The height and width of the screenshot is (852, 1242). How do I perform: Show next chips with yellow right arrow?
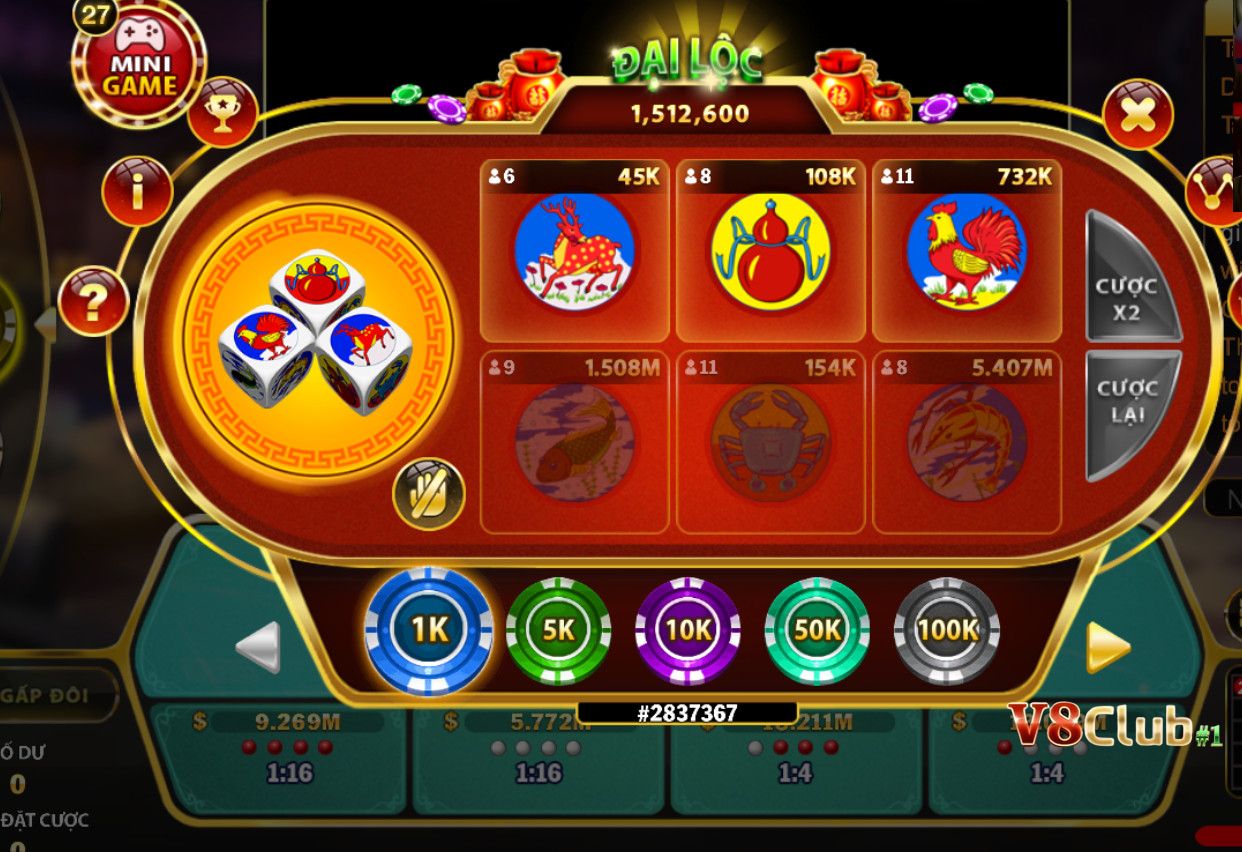click(1108, 648)
